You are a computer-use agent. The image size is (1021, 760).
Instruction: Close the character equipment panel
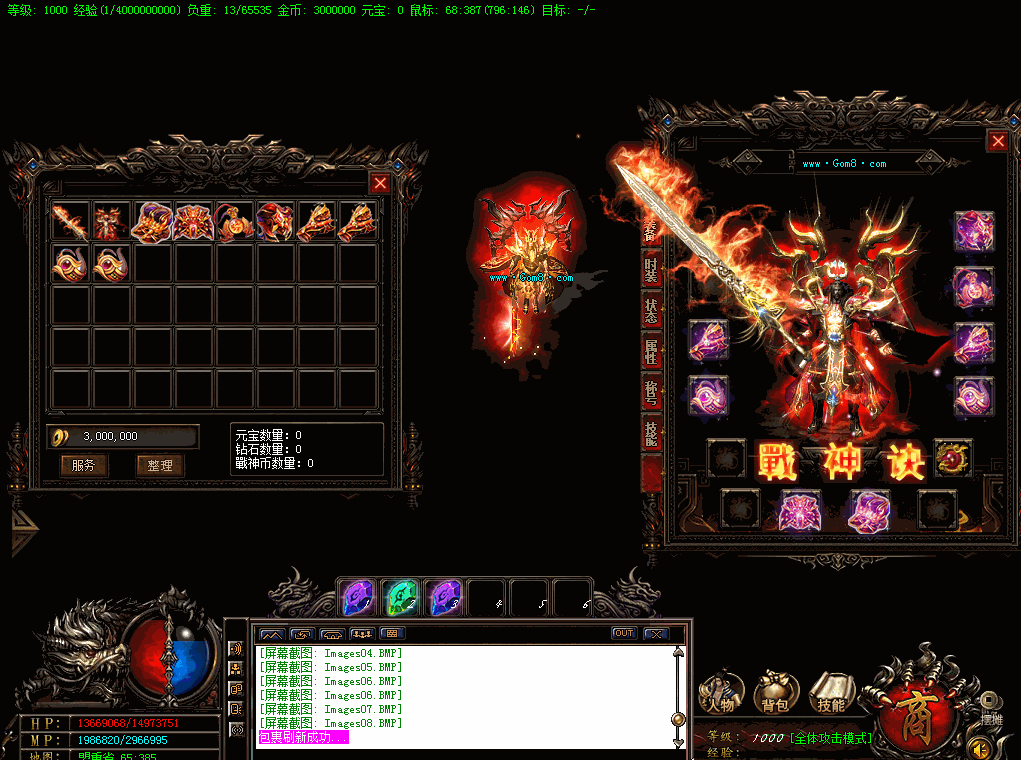coord(998,142)
